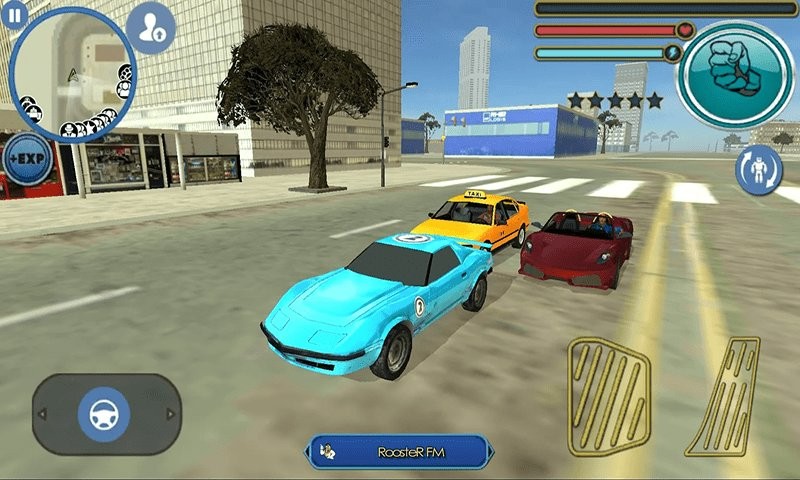Tap the character upgrade icon
Image resolution: width=800 pixels, height=480 pixels.
tap(155, 28)
